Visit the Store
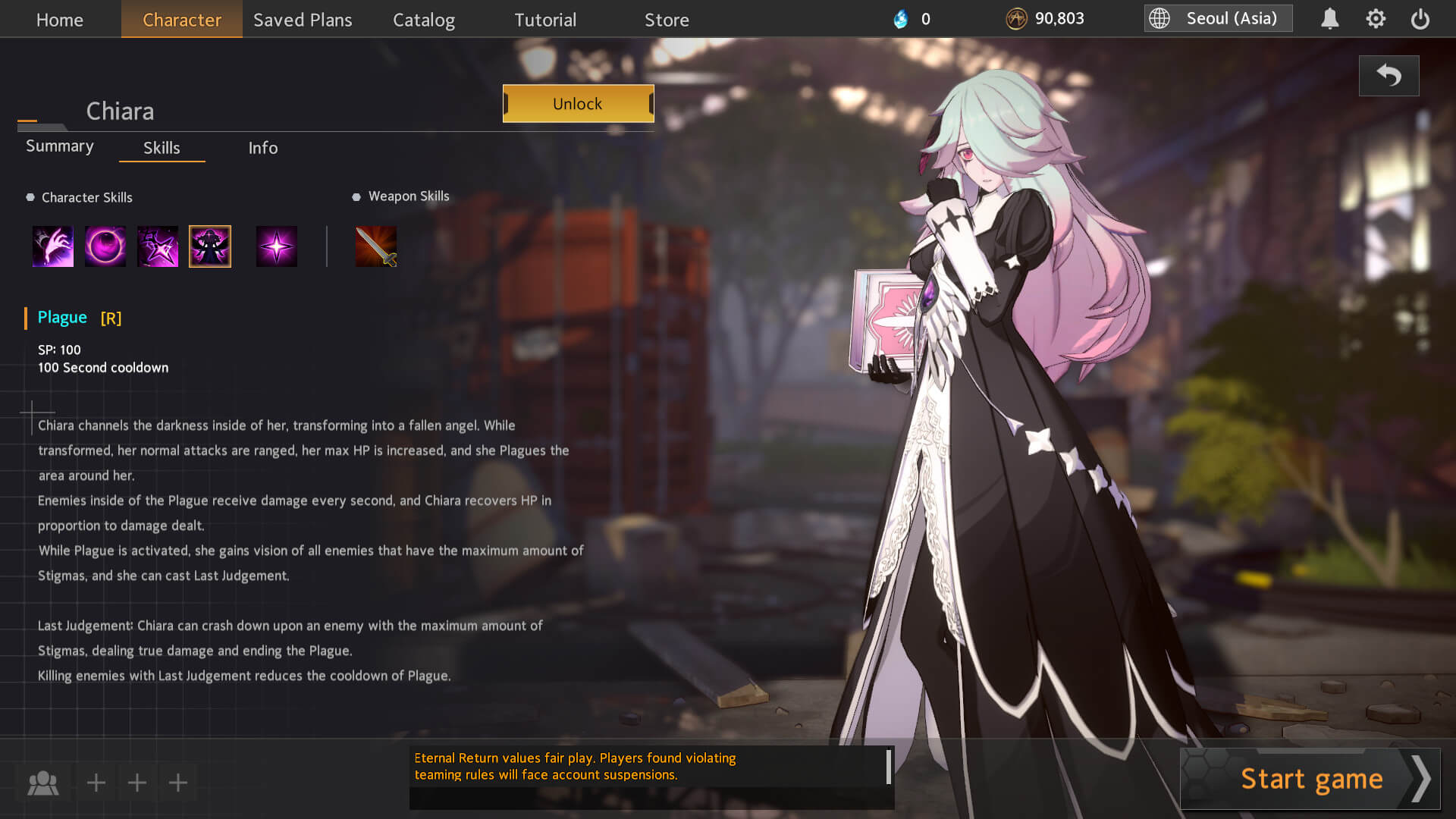The height and width of the screenshot is (819, 1456). coord(667,20)
